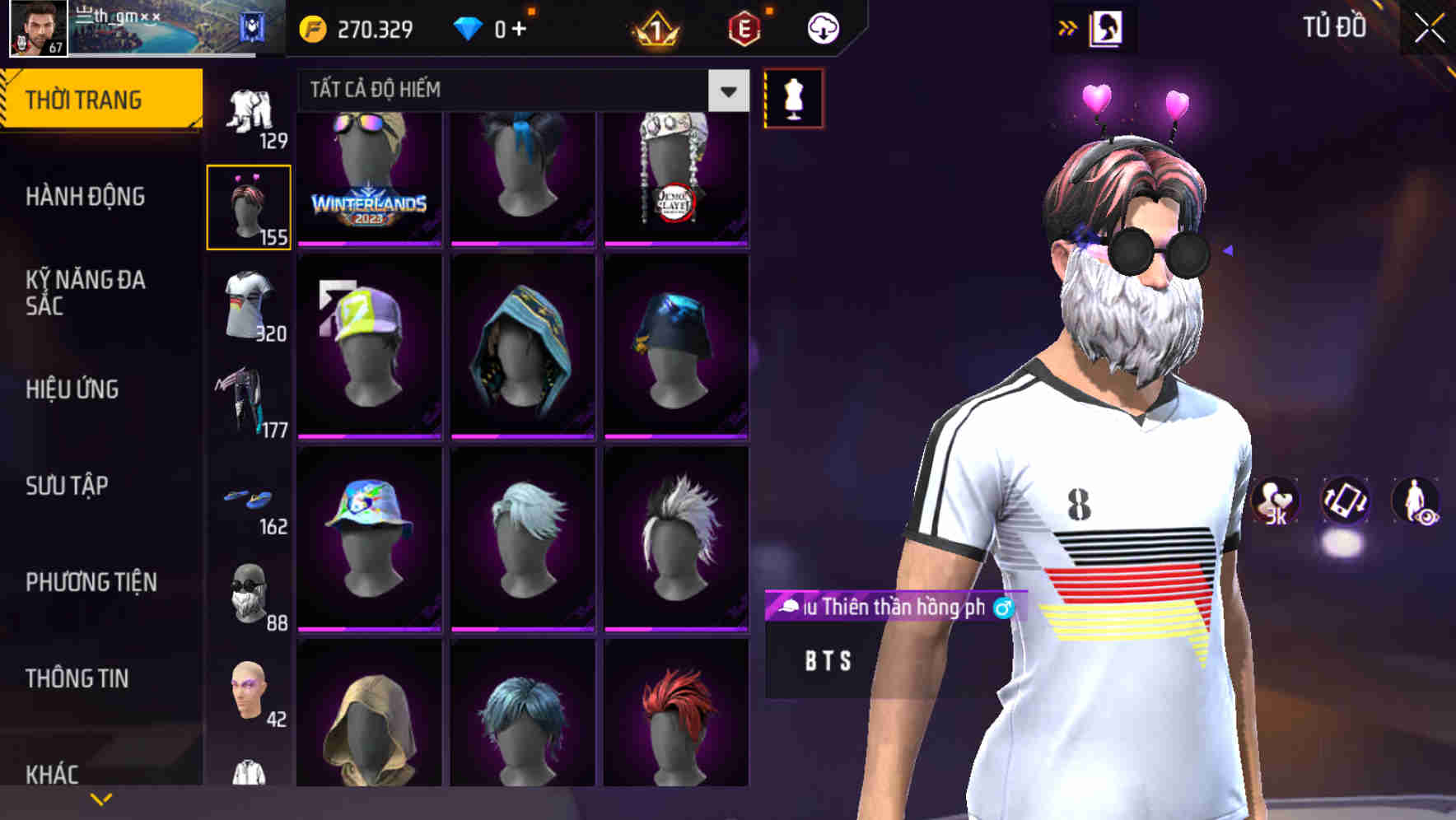
Task: Open the face makeup category with 42 items
Action: pos(250,696)
